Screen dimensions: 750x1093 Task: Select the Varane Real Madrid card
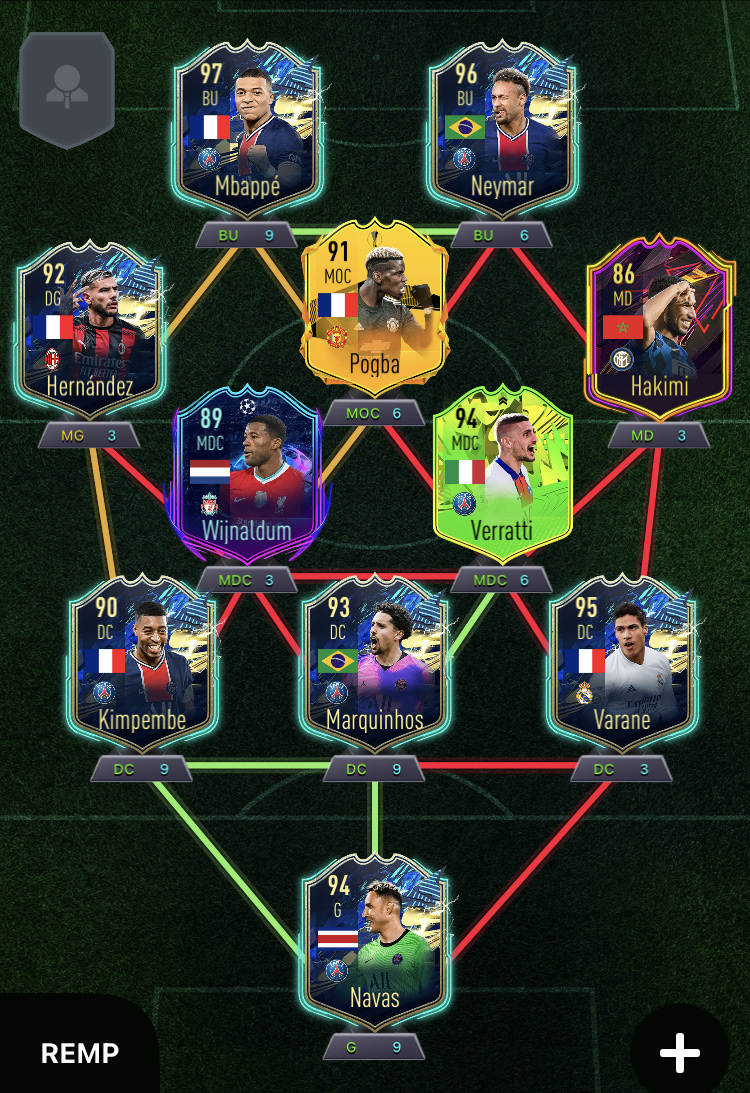click(621, 665)
